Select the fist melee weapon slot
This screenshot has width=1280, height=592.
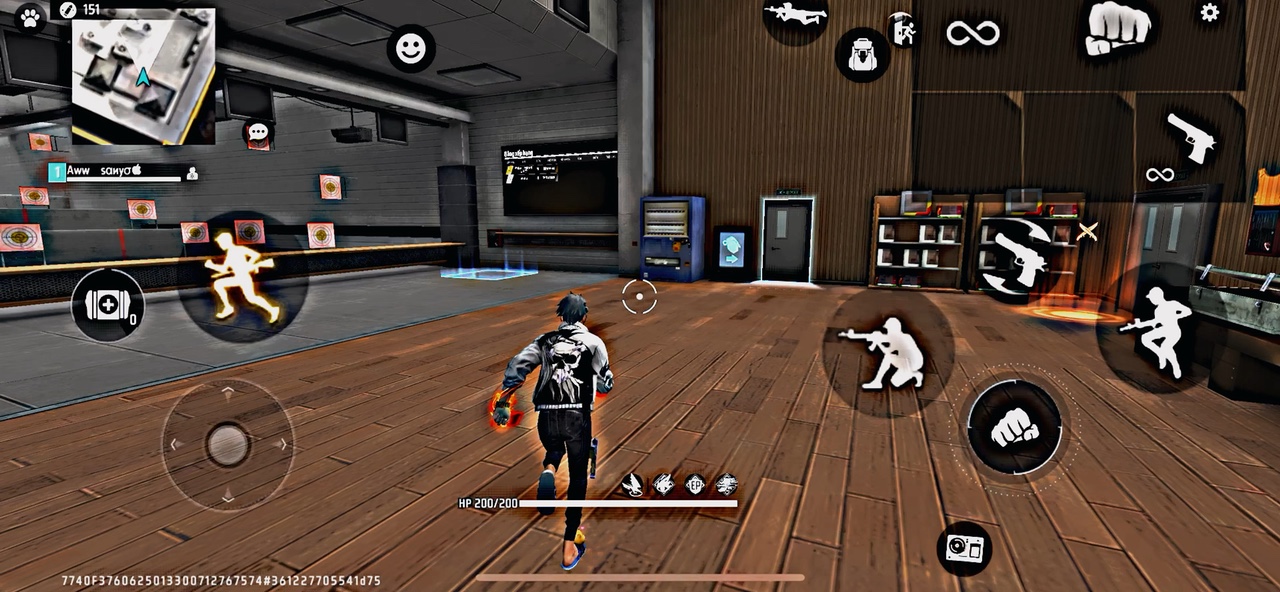pos(1116,27)
